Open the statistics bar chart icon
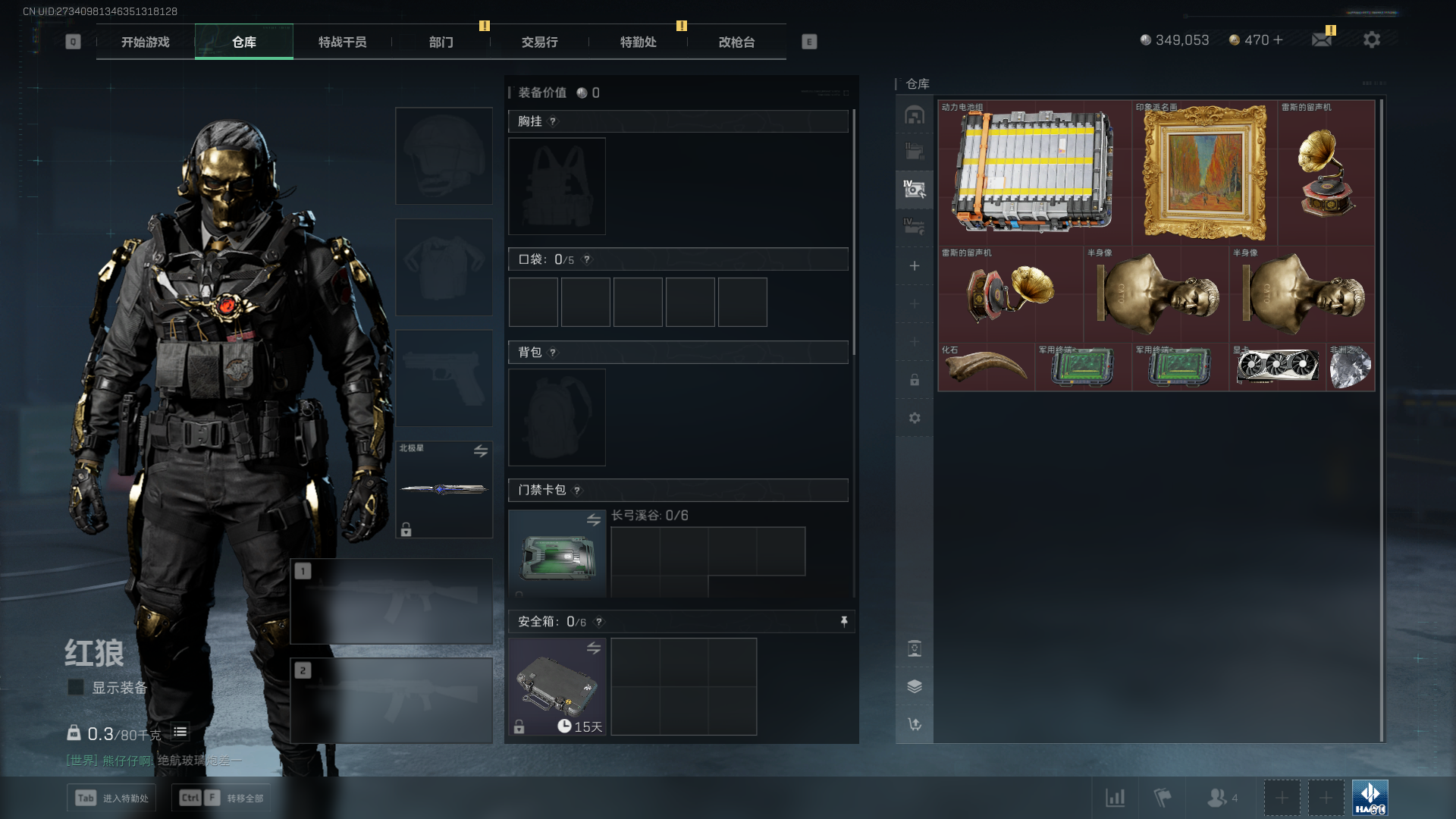The width and height of the screenshot is (1456, 819). pyautogui.click(x=1115, y=798)
